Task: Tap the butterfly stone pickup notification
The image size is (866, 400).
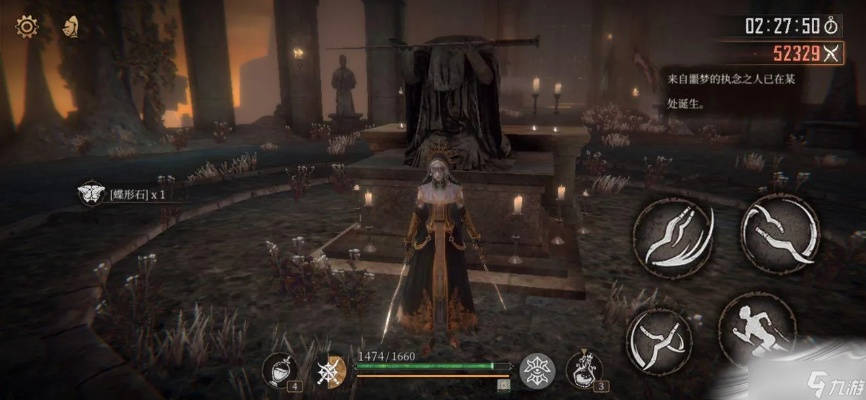Action: [x=125, y=194]
